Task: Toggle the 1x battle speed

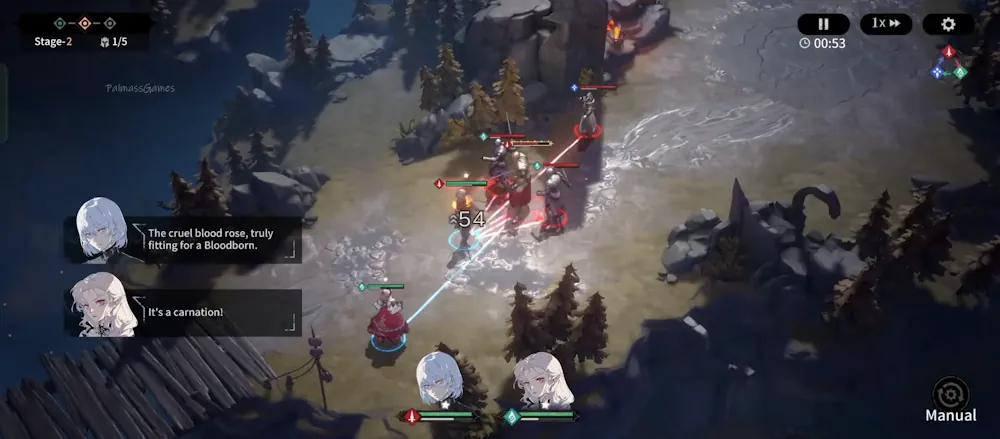Action: click(x=886, y=24)
